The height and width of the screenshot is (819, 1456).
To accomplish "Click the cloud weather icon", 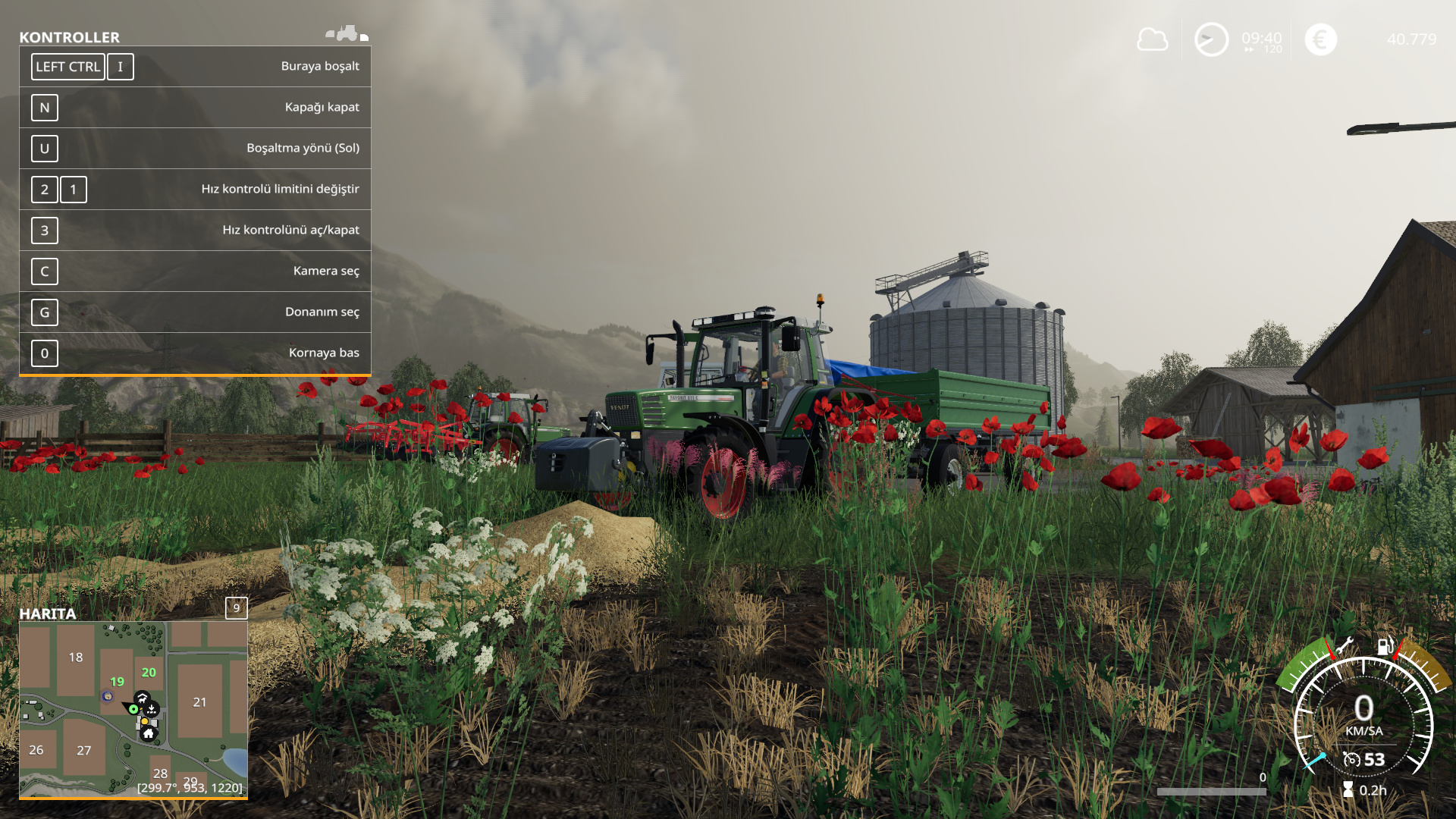I will pos(1152,39).
